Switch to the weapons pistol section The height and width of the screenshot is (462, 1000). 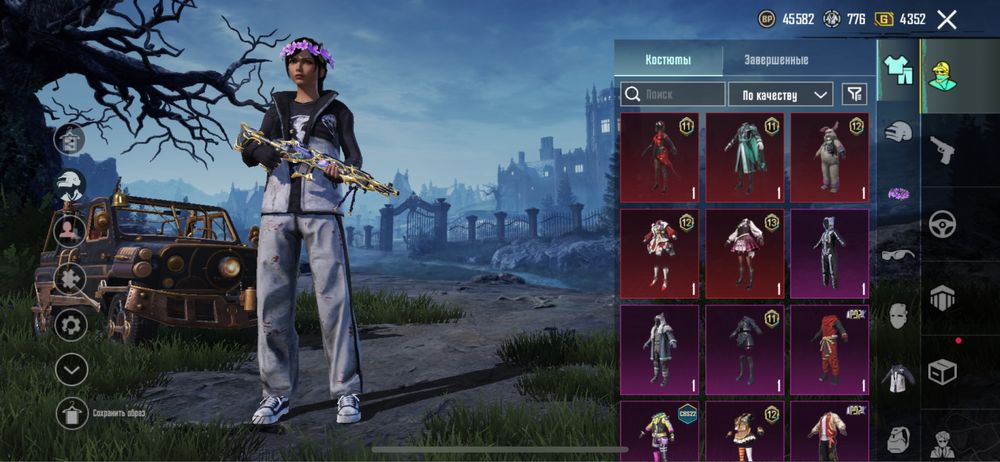(942, 151)
